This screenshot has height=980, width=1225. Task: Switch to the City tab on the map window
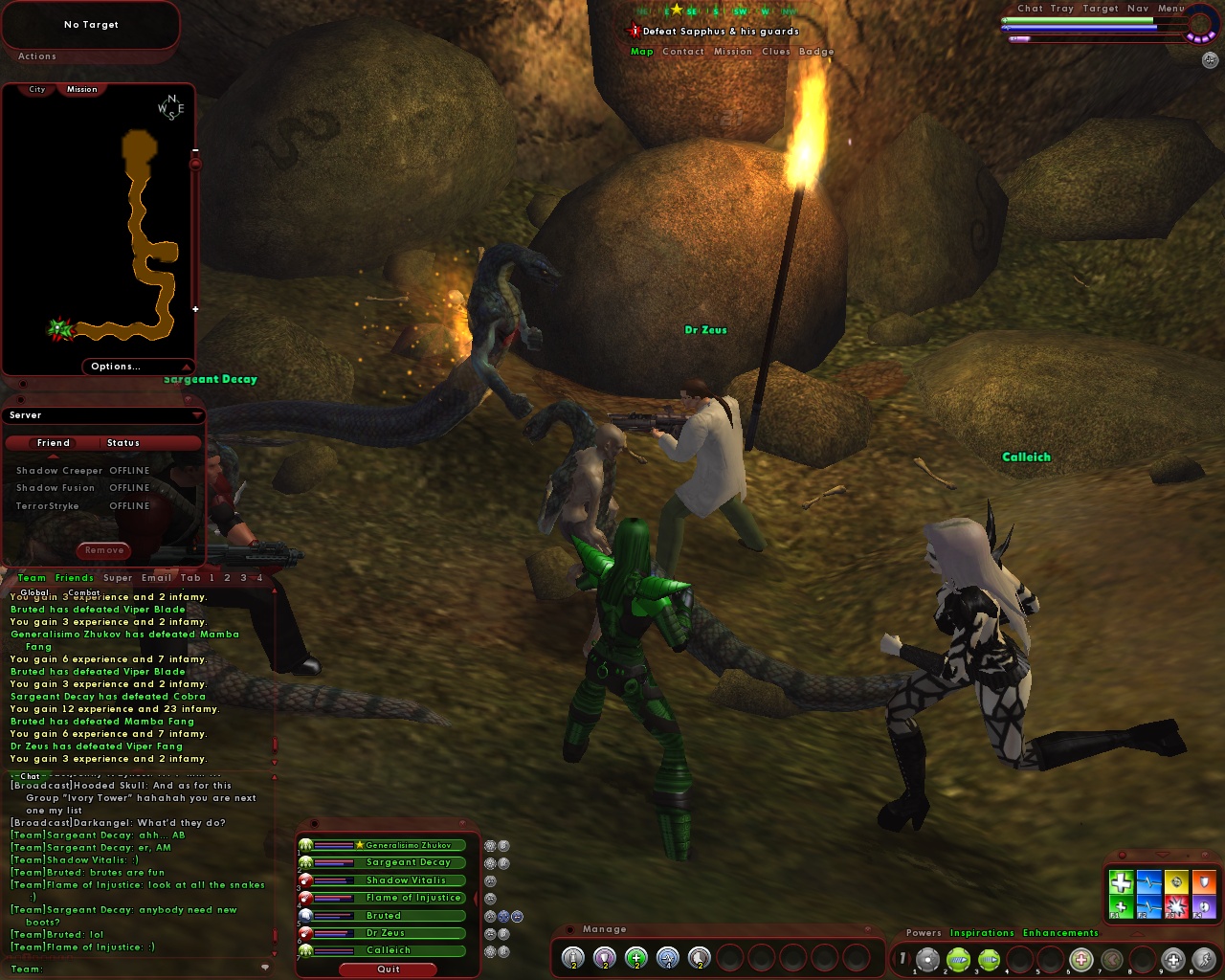coord(35,88)
